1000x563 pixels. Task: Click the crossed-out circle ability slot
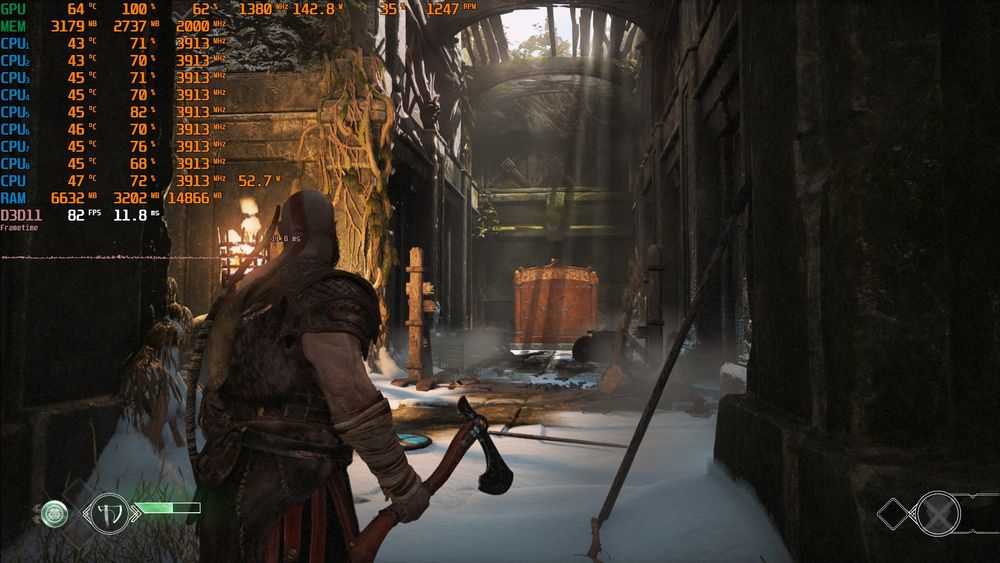pyautogui.click(x=939, y=513)
